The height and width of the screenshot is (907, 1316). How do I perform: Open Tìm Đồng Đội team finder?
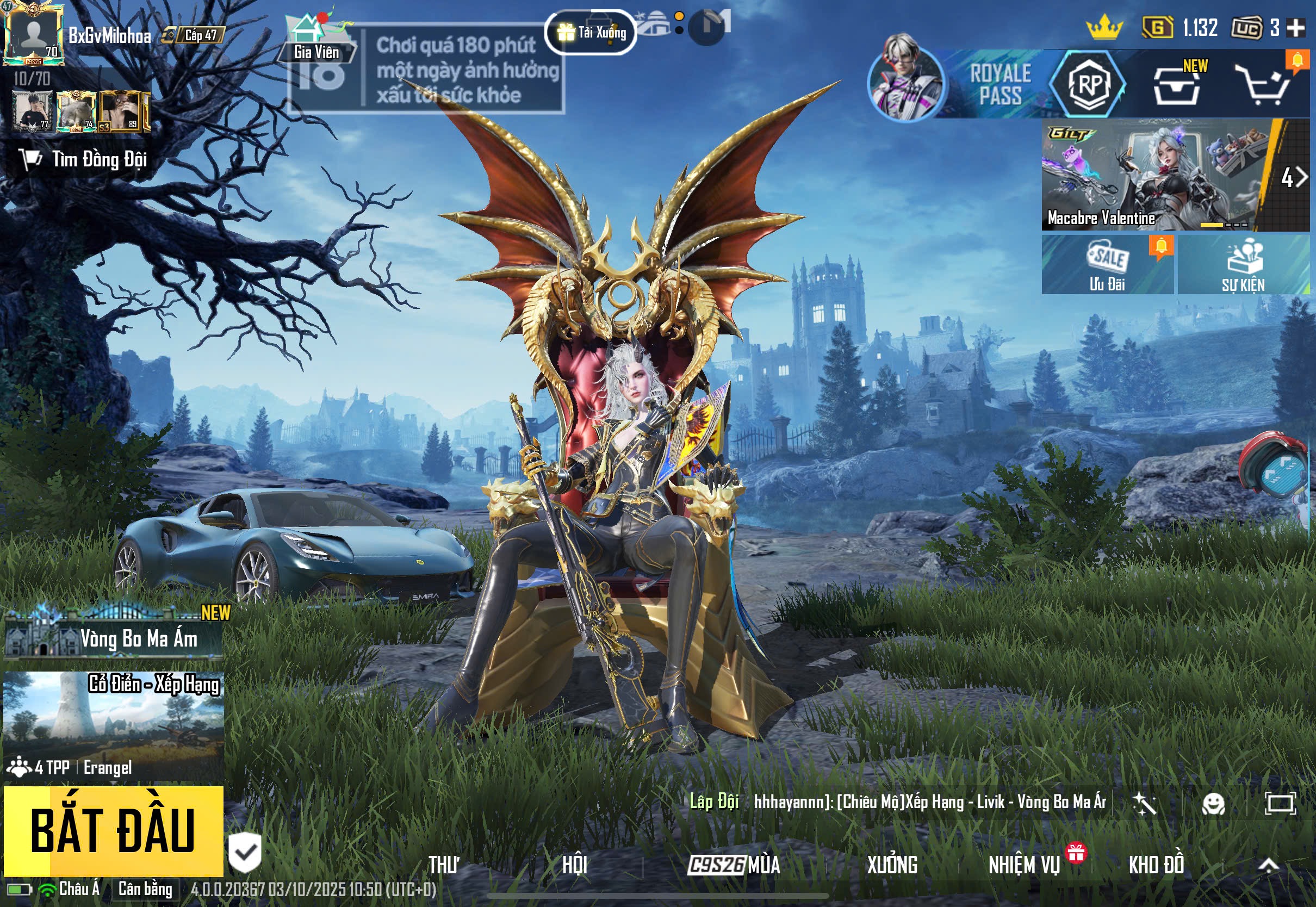(85, 160)
